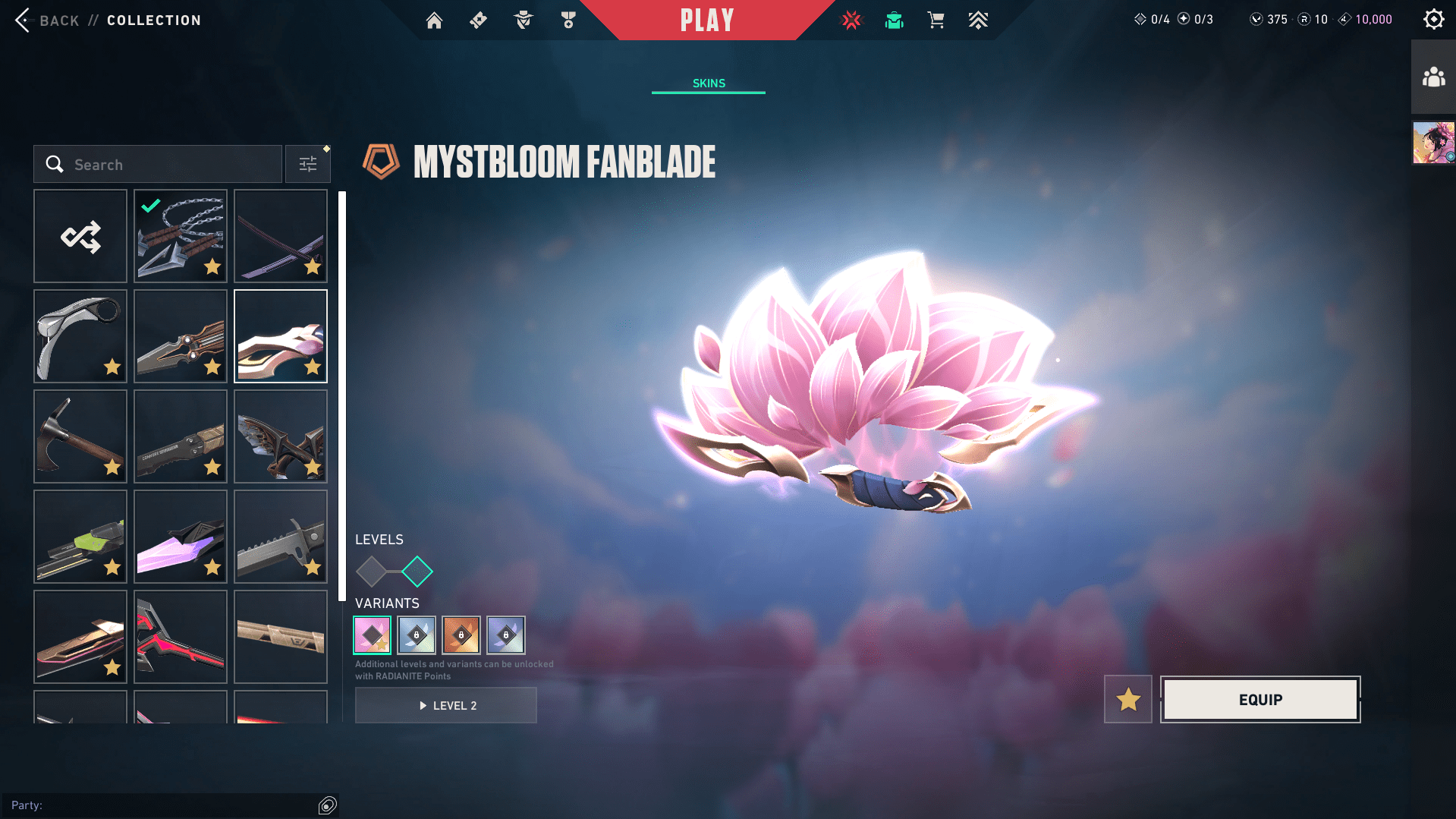Open the search filter options
Viewport: 1456px width, 819px height.
pos(307,163)
